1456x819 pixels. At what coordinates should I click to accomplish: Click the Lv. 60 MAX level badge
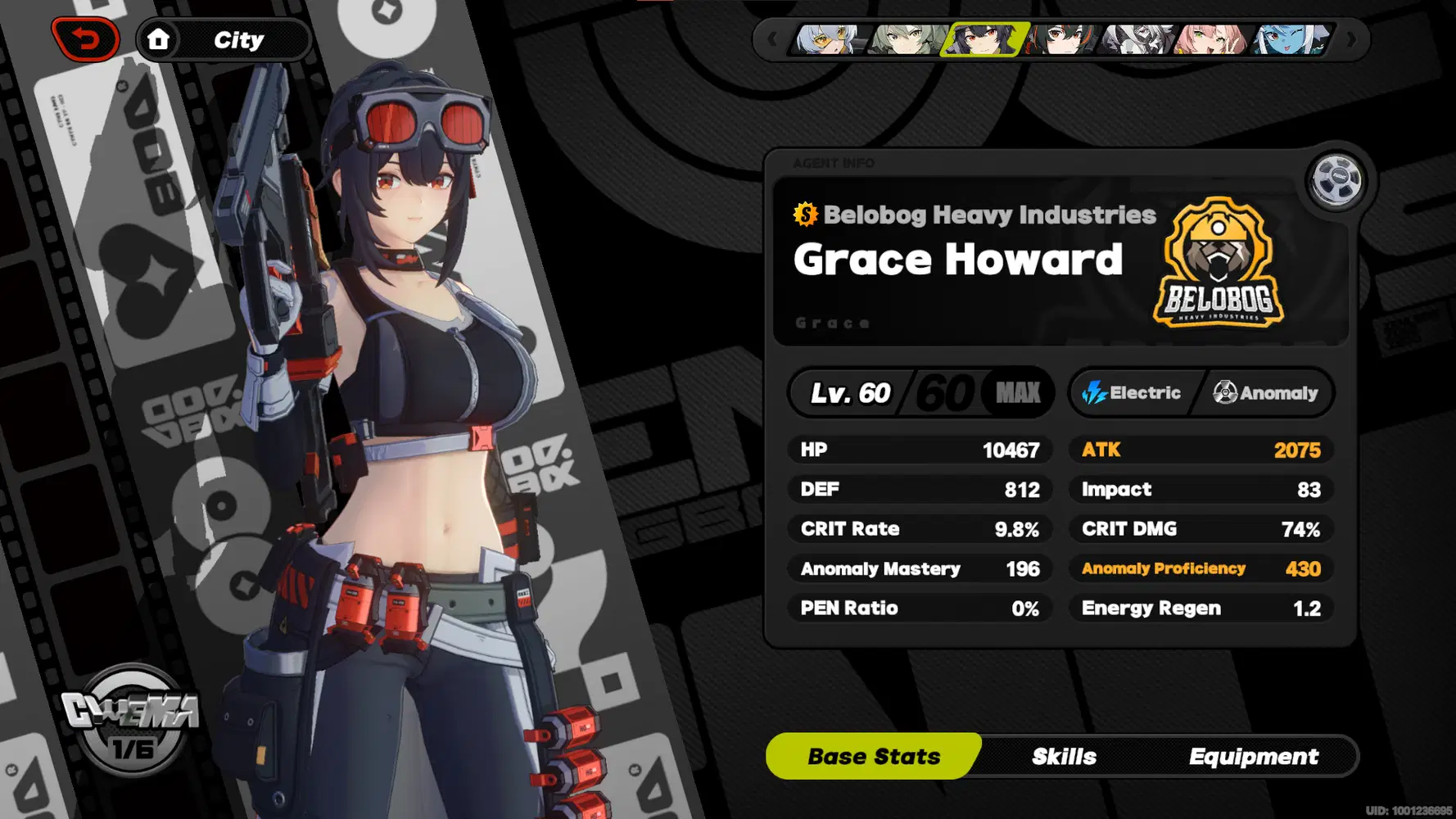coord(920,392)
